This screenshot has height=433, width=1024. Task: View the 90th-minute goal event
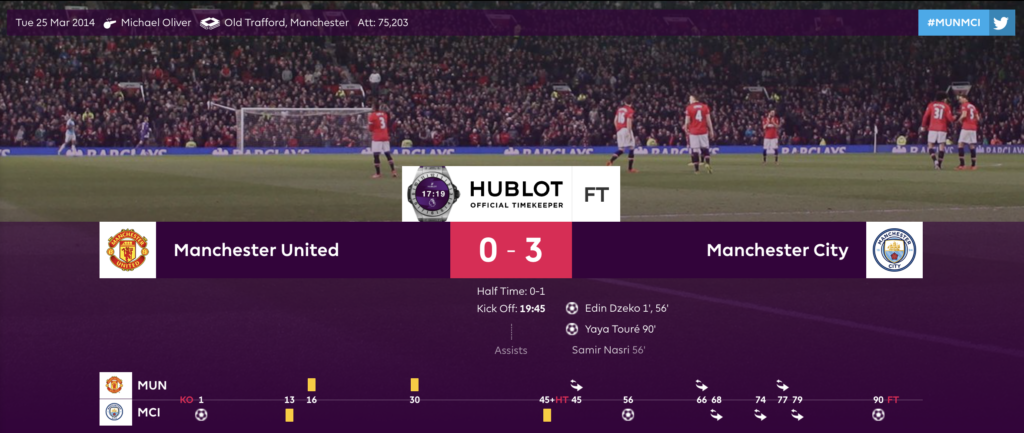878,414
